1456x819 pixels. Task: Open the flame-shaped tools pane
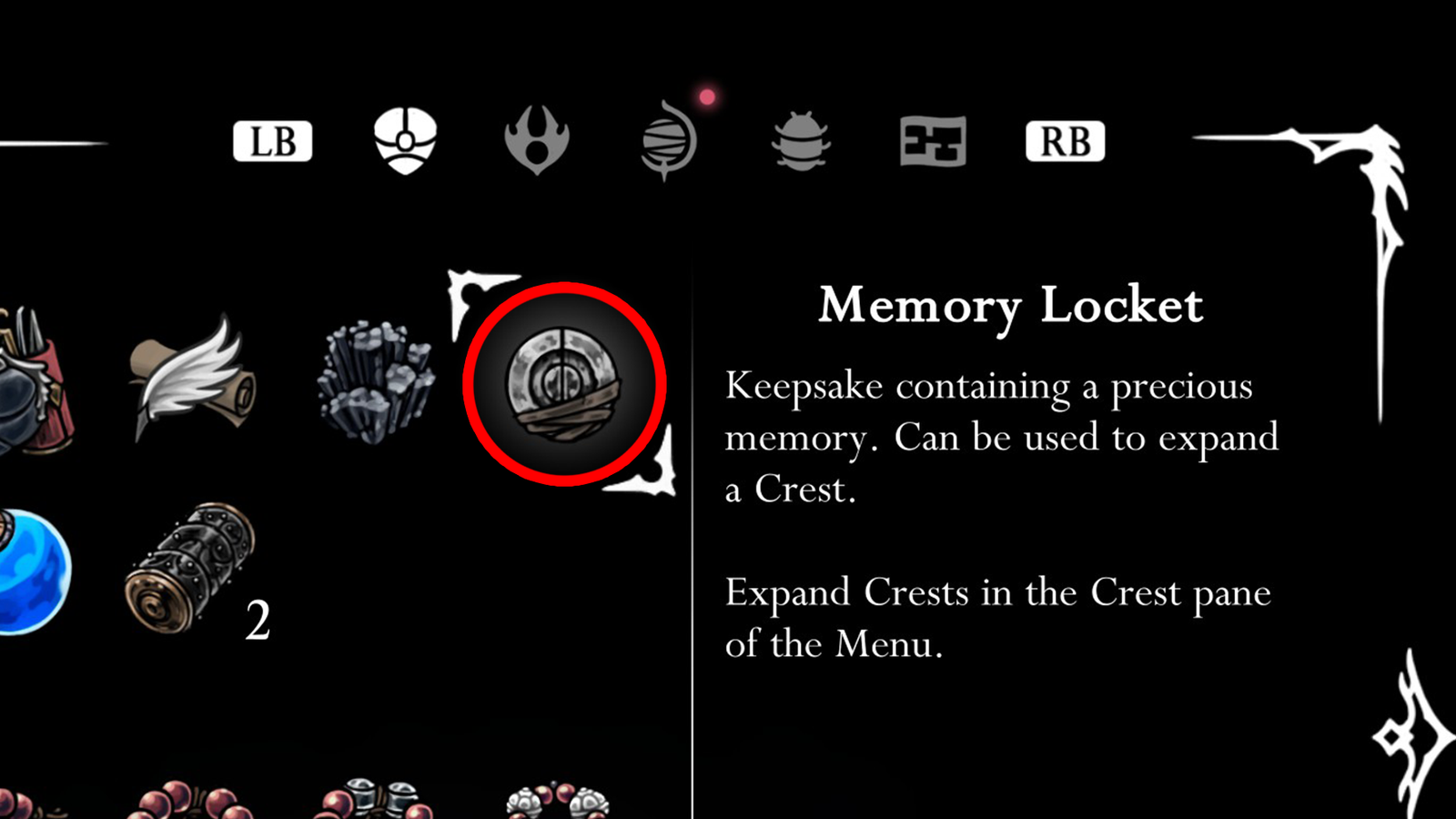point(537,141)
